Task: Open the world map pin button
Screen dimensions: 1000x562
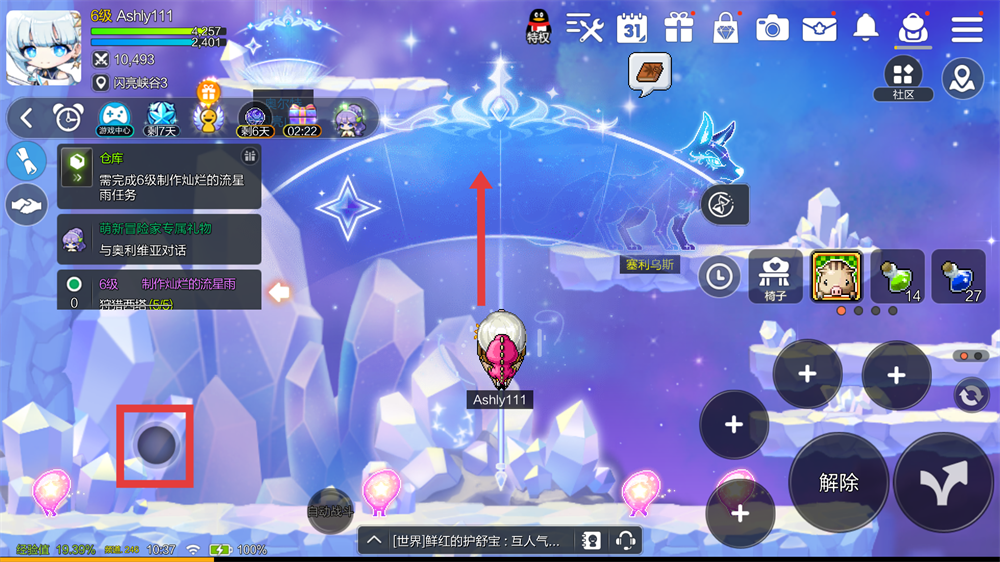Action: tap(963, 78)
